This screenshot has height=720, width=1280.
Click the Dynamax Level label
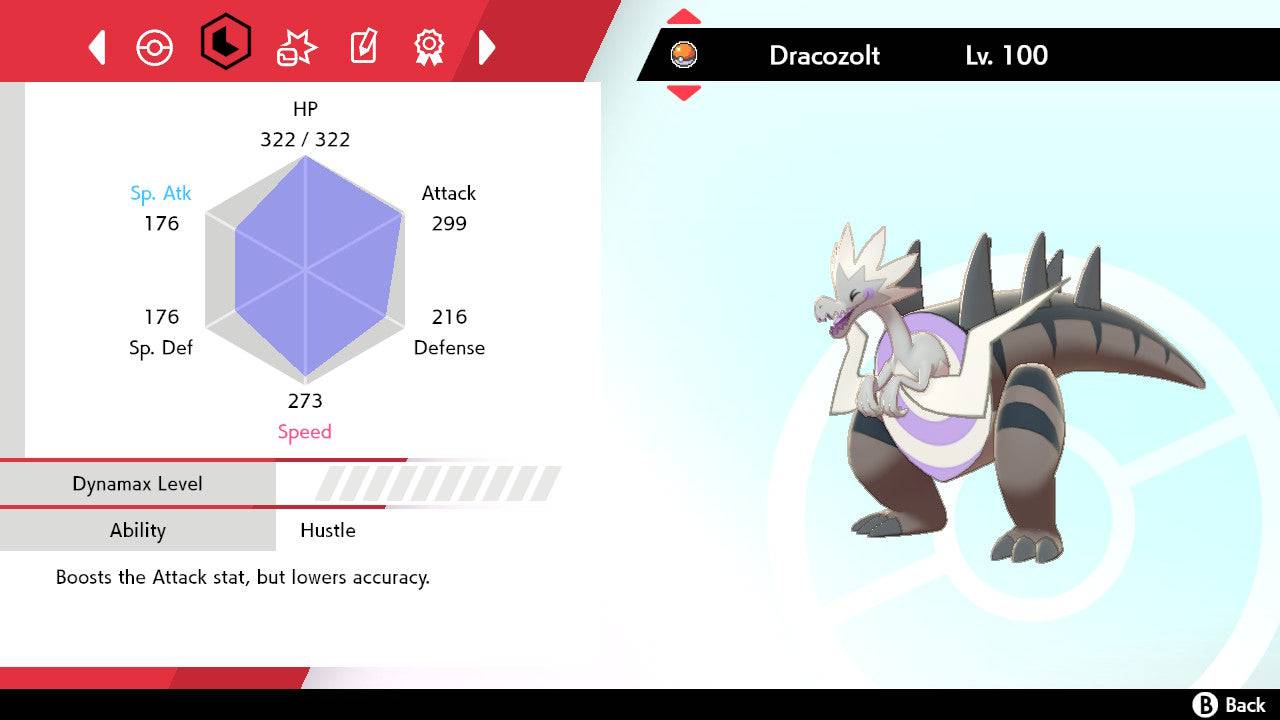[138, 483]
